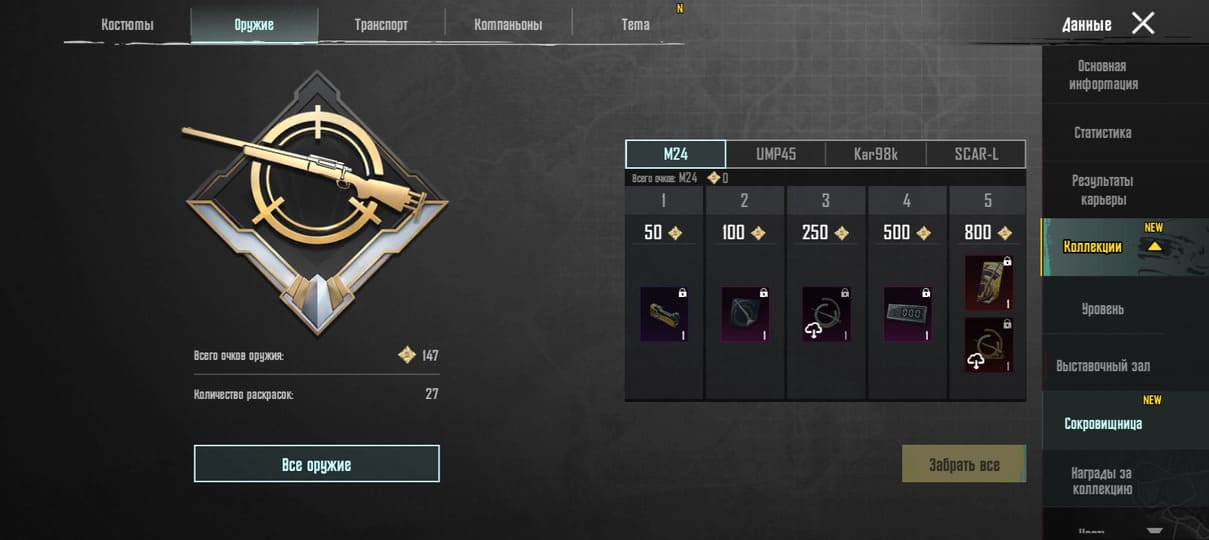Image resolution: width=1209 pixels, height=540 pixels.
Task: Collapse the Коллекции menu entry
Action: (1103, 247)
